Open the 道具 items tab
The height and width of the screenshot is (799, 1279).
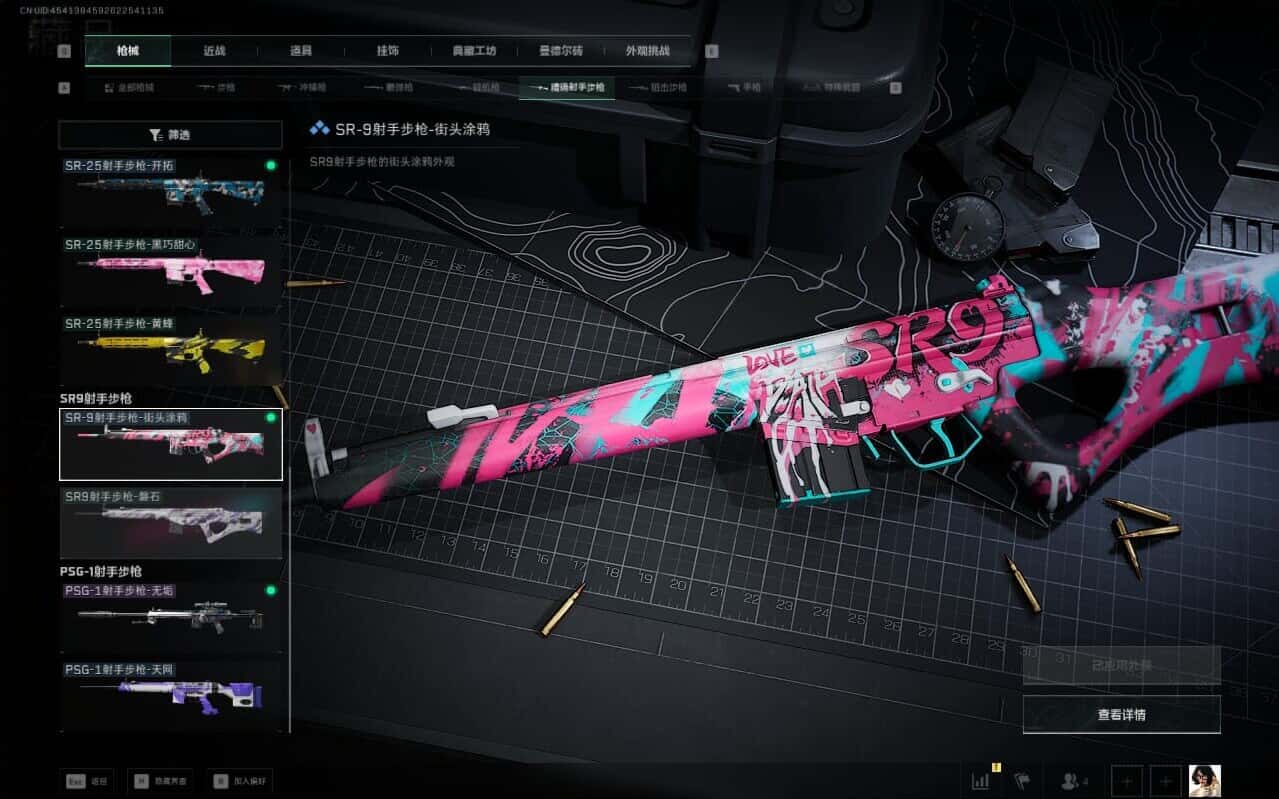[301, 51]
